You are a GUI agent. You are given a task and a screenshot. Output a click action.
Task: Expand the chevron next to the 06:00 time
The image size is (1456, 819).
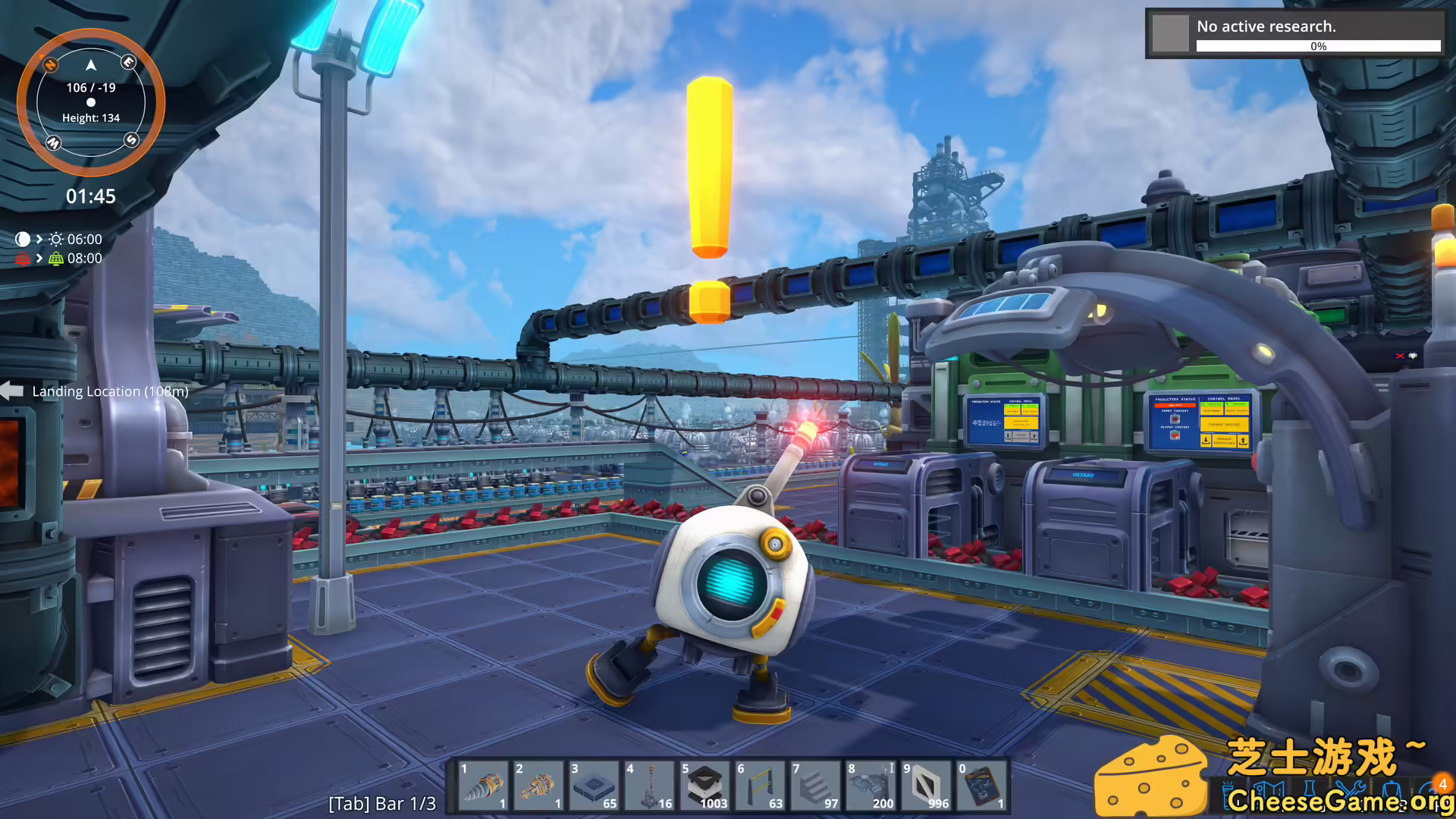point(39,239)
